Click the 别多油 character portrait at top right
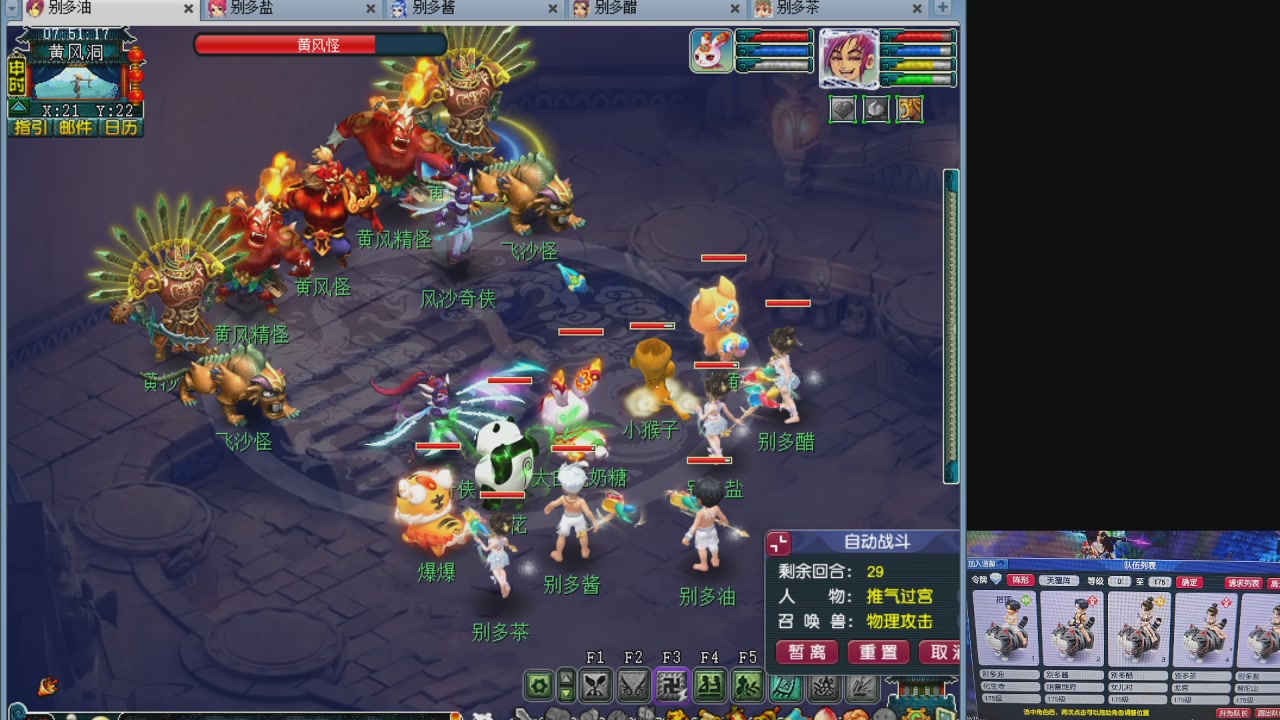 click(x=849, y=57)
